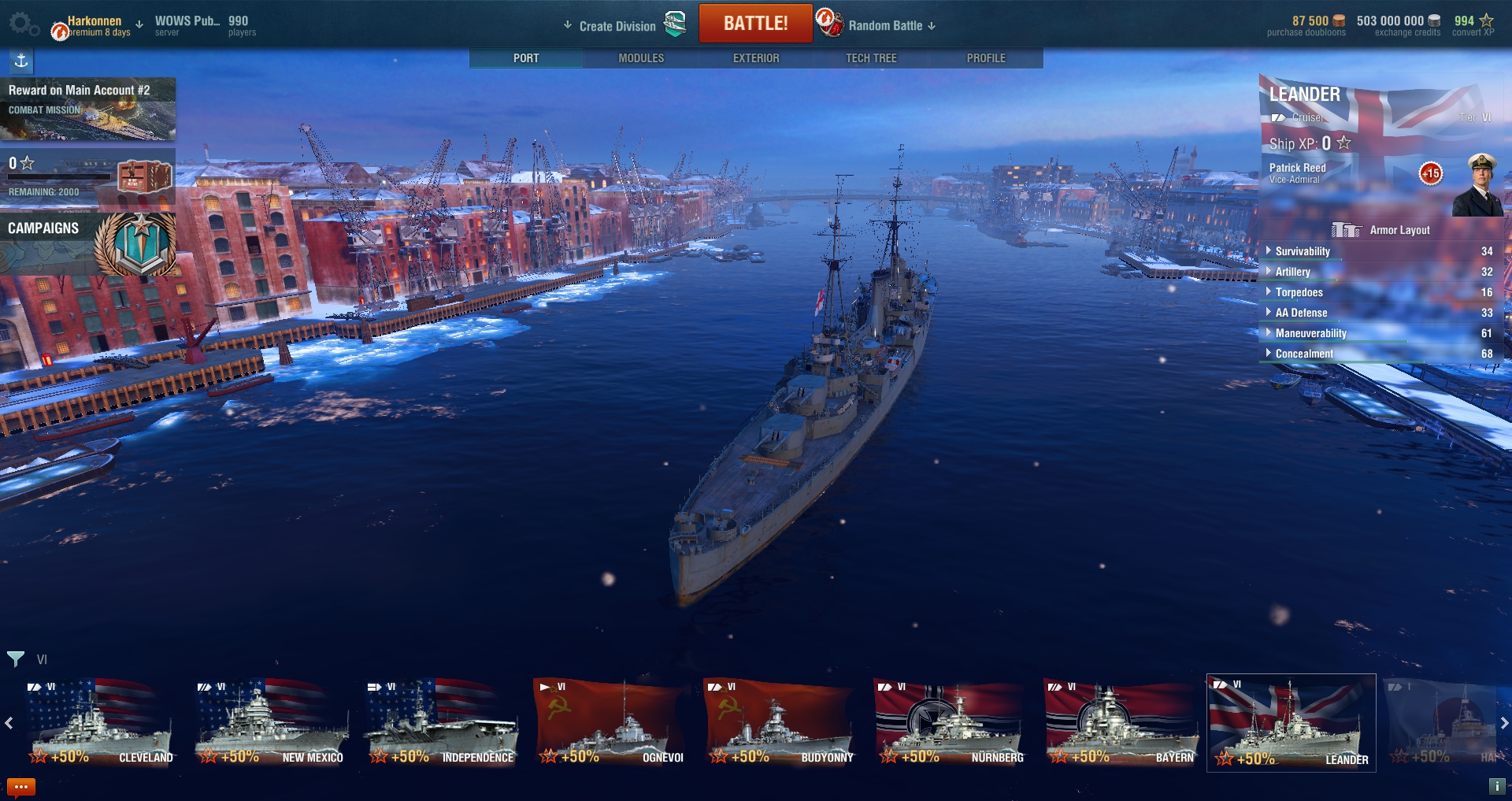Viewport: 1512px width, 801px height.
Task: Open the Exterior tab
Action: pos(756,58)
